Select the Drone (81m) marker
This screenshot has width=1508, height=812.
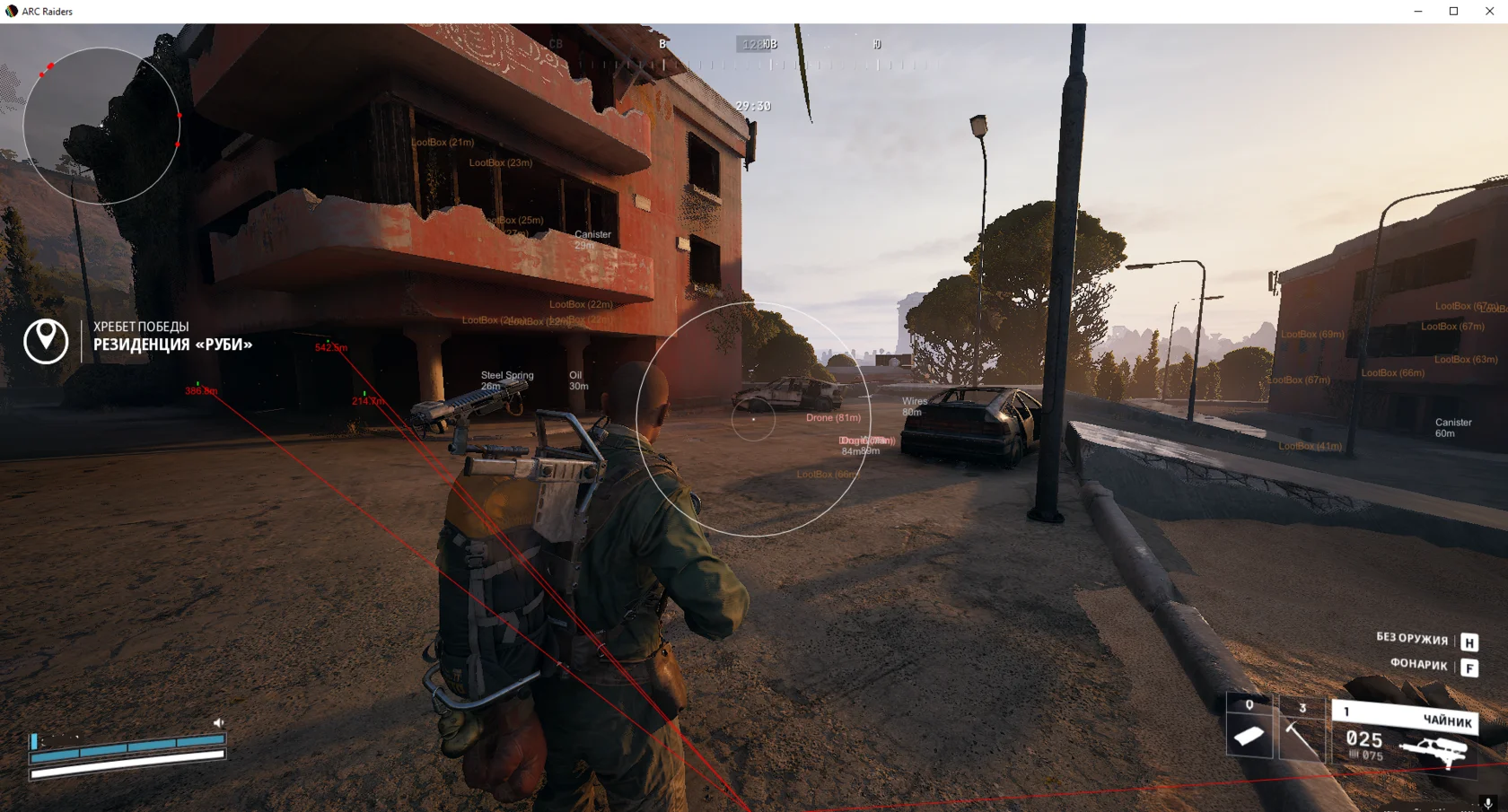pos(833,417)
